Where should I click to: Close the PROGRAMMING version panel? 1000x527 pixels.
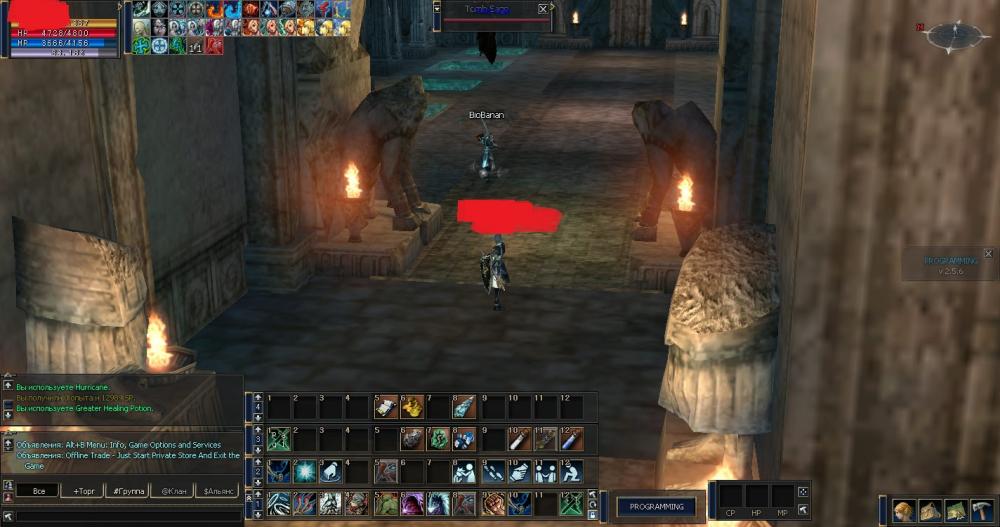tap(988, 254)
